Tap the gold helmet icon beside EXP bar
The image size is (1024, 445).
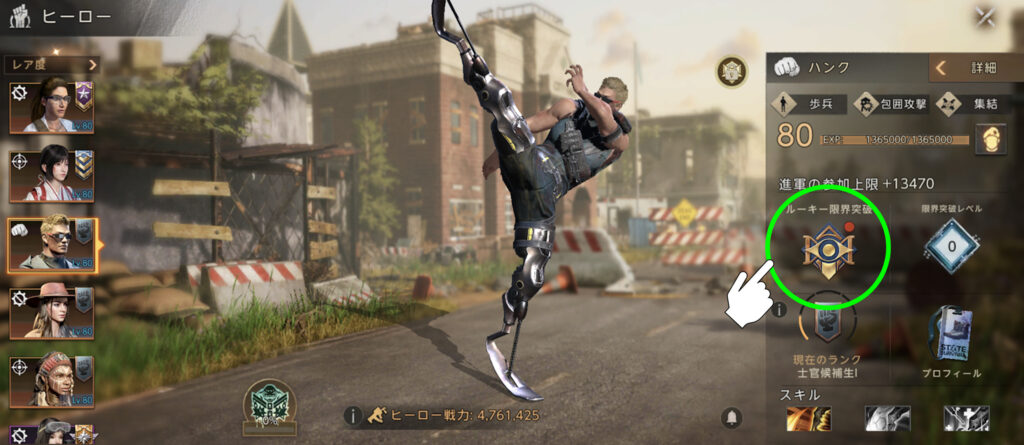[x=989, y=139]
